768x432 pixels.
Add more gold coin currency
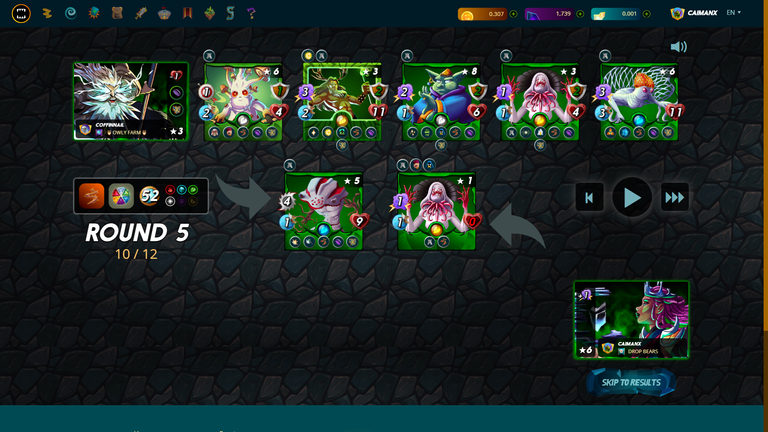coord(514,14)
